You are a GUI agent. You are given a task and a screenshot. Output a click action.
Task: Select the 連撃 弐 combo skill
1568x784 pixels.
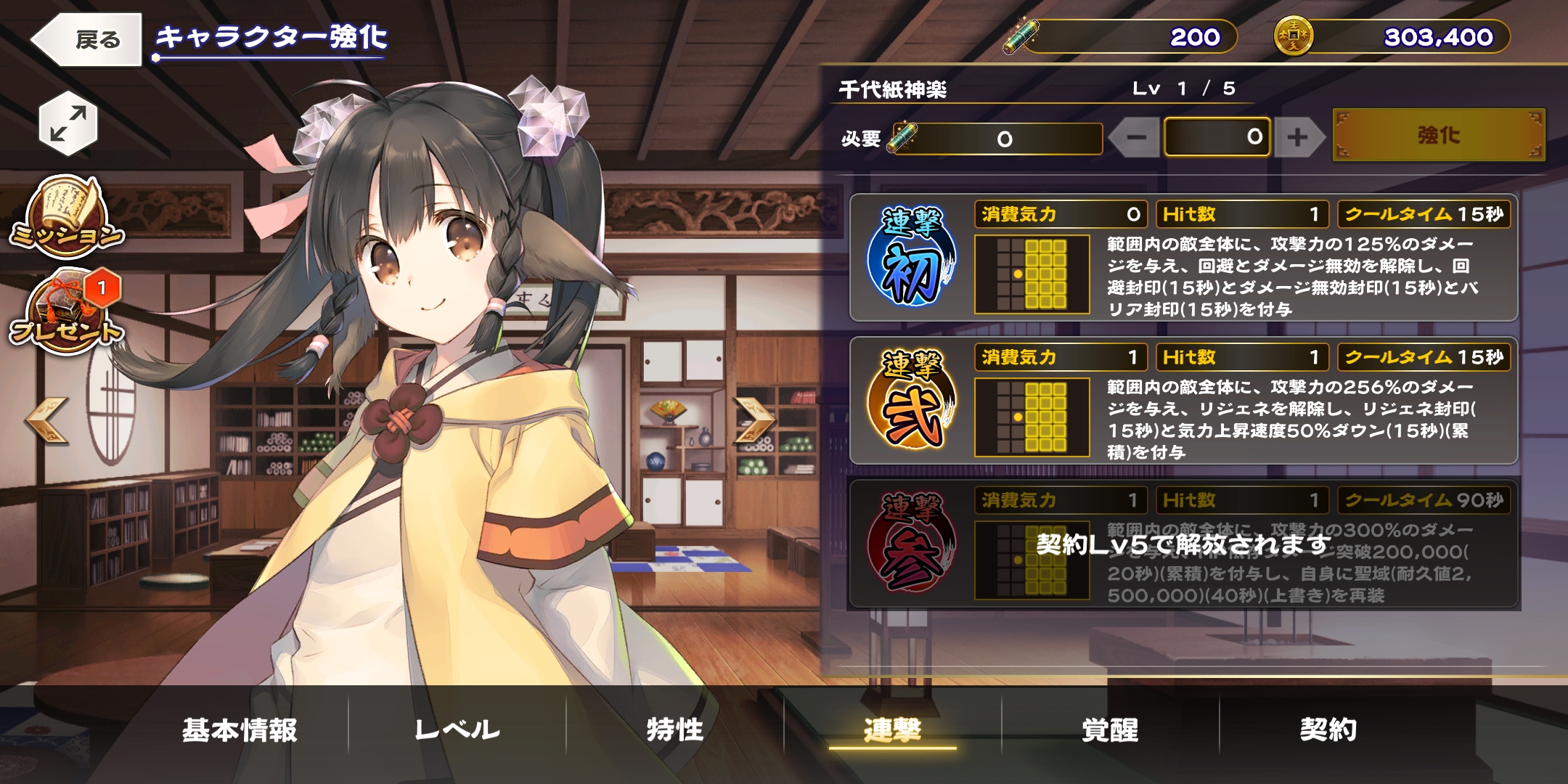(912, 401)
